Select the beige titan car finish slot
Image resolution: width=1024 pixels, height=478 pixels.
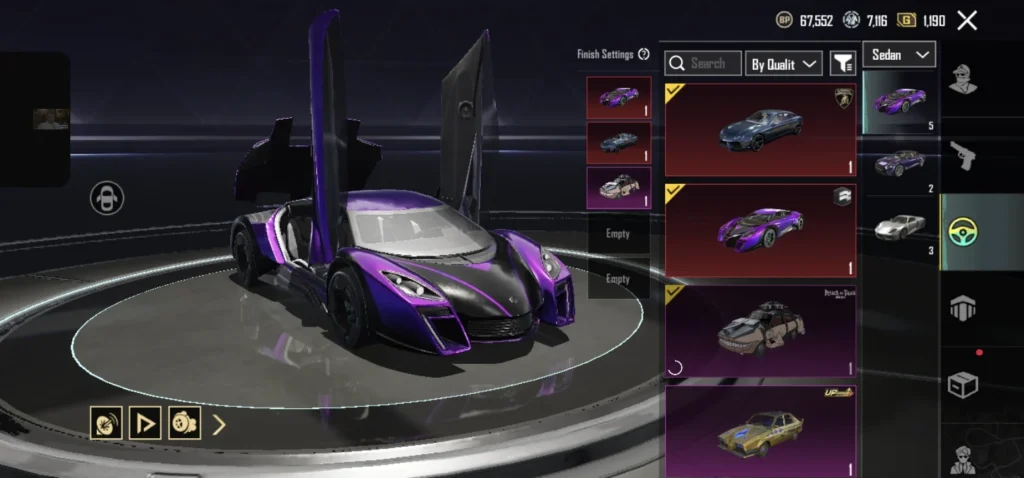pyautogui.click(x=619, y=188)
